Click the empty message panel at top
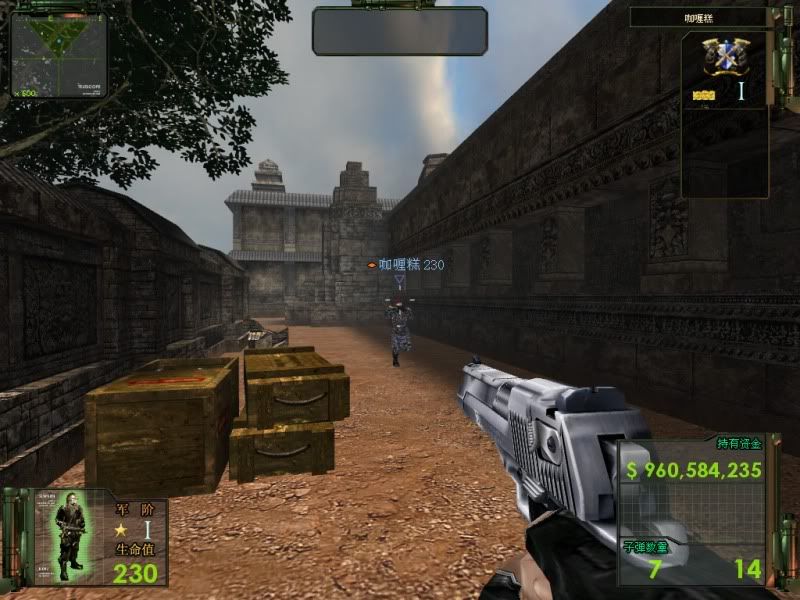Screen dimensions: 800x600 point(399,31)
